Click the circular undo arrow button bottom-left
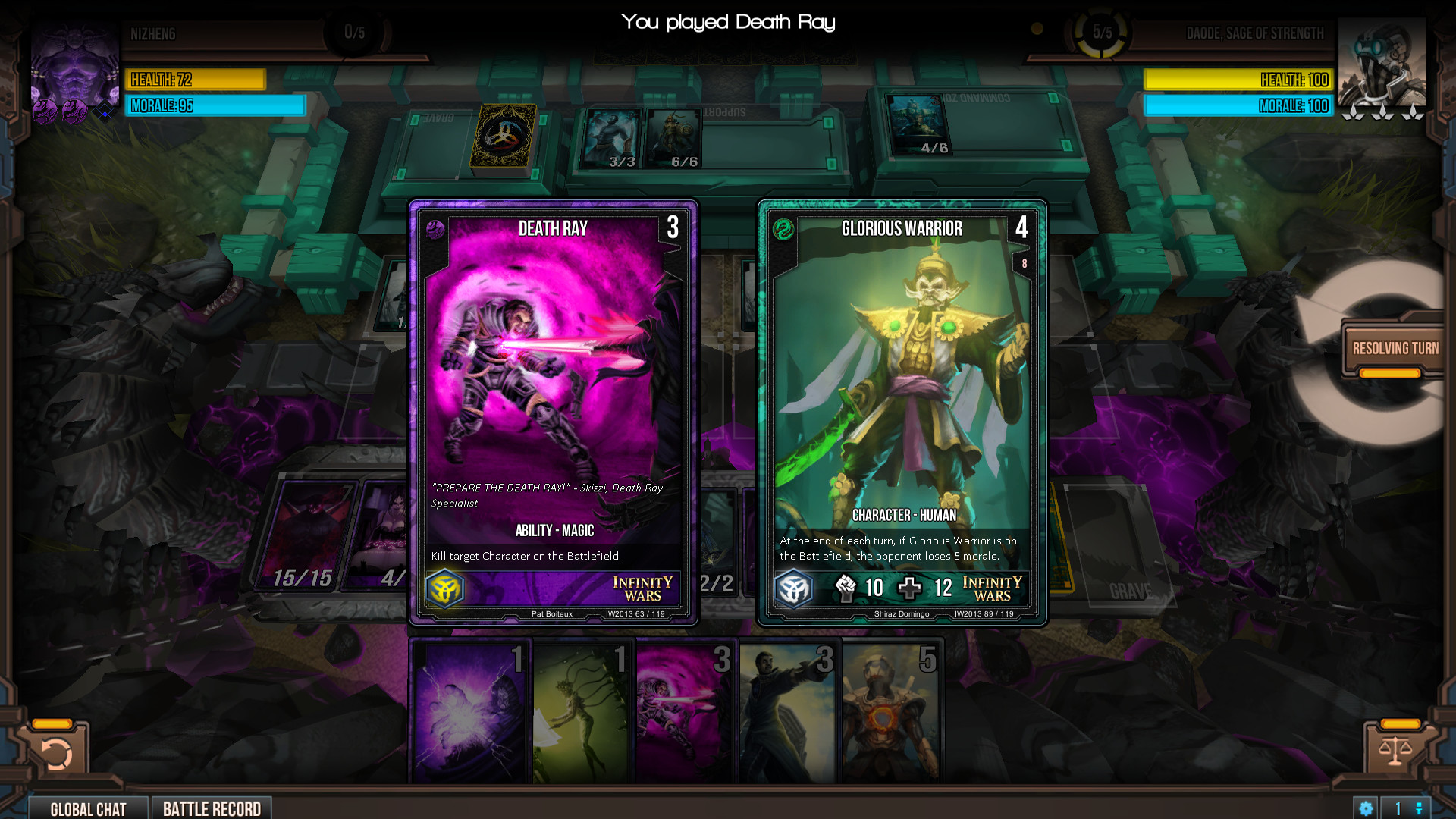Viewport: 1456px width, 819px height. (x=55, y=752)
